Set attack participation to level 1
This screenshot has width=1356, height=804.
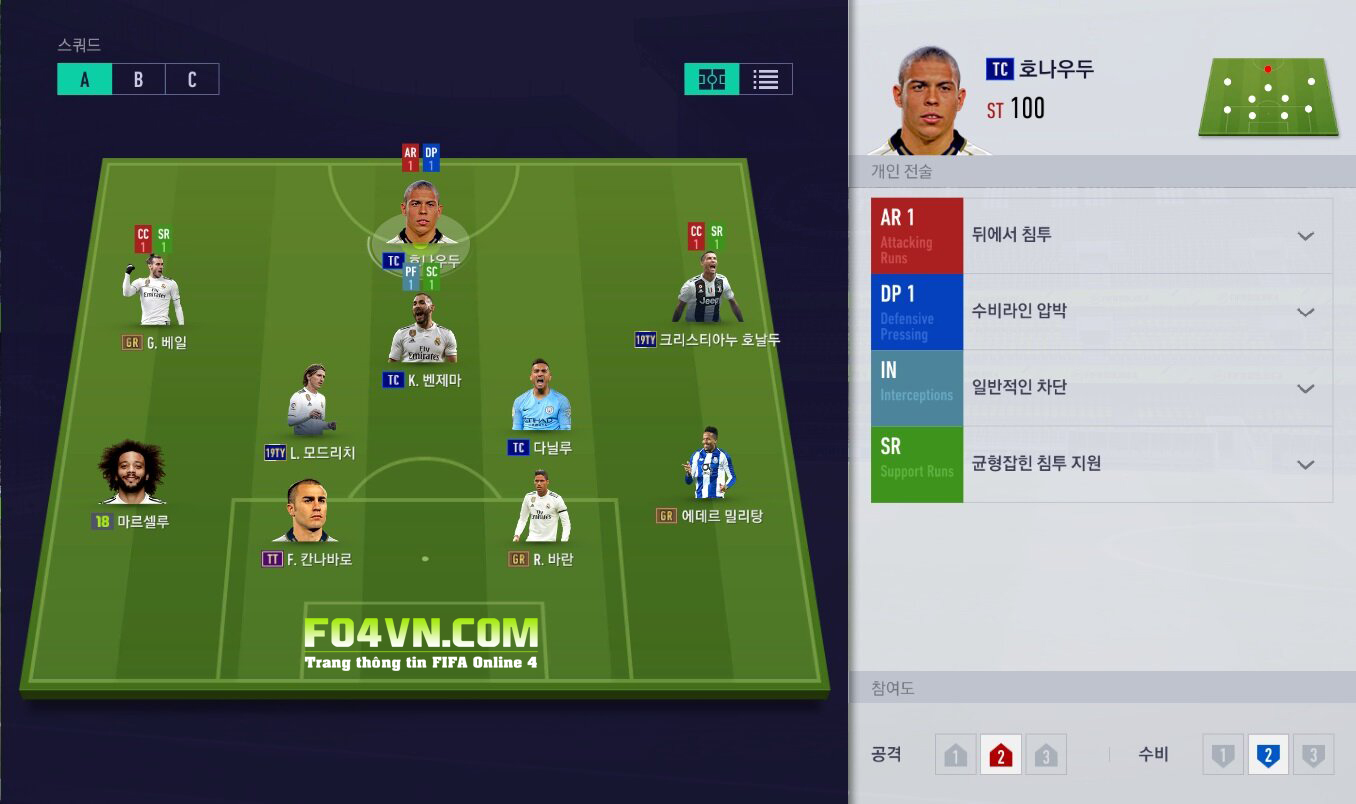tap(955, 755)
